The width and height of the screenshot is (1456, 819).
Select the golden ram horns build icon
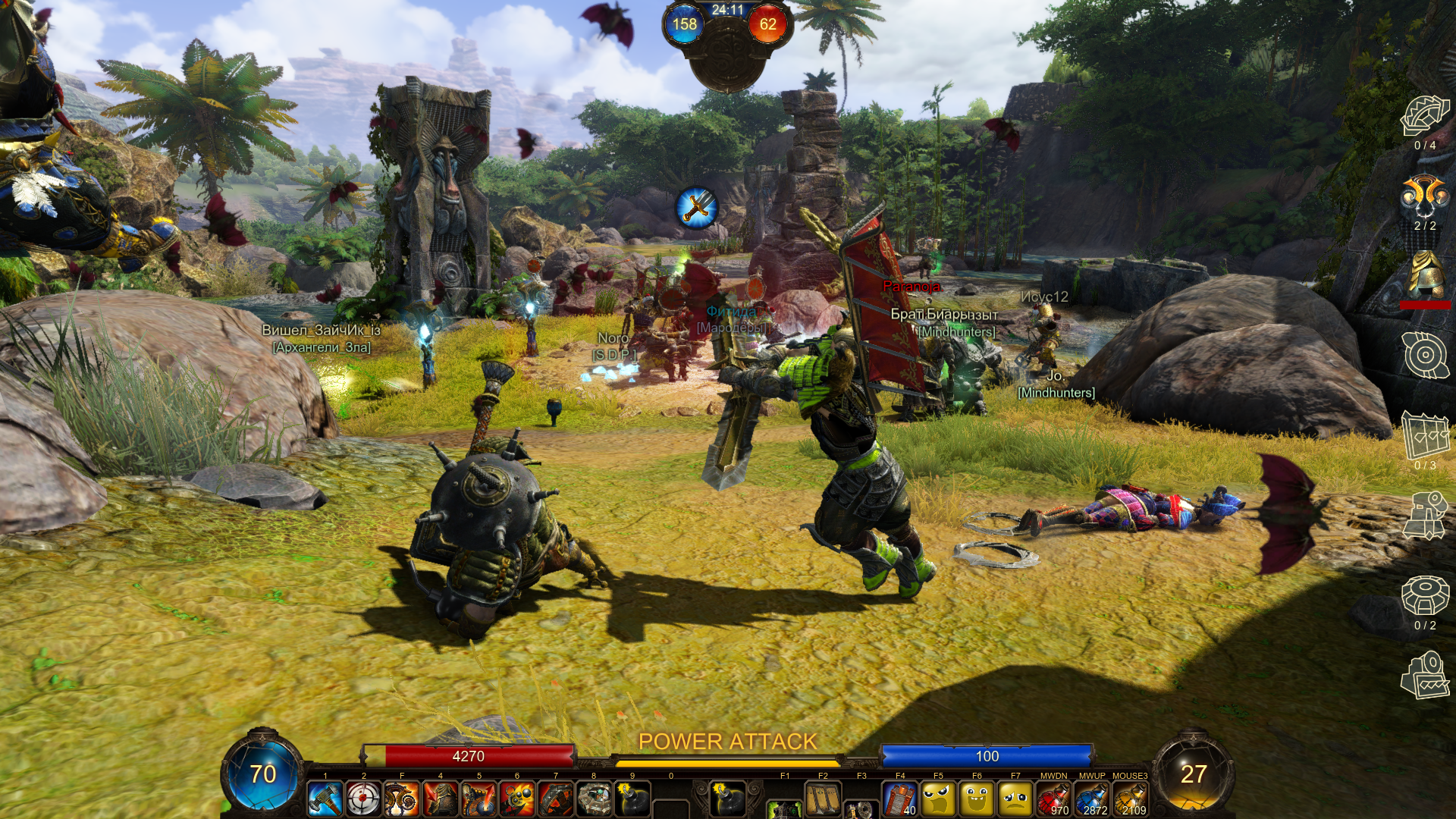[1425, 196]
